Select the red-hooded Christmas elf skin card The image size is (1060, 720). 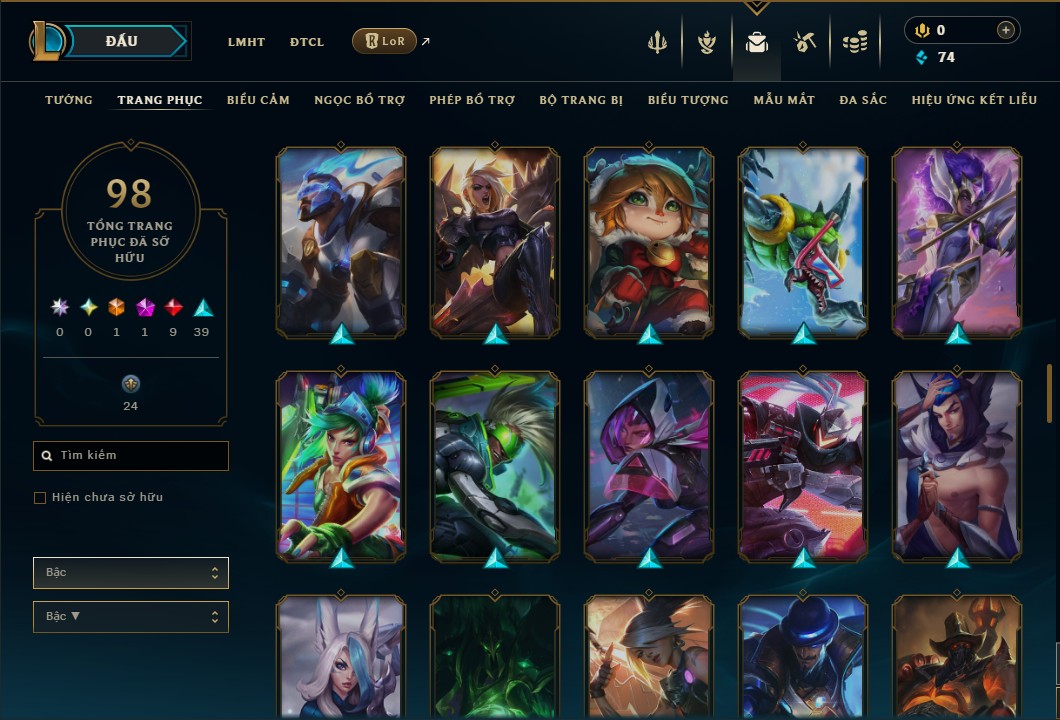[x=649, y=240]
